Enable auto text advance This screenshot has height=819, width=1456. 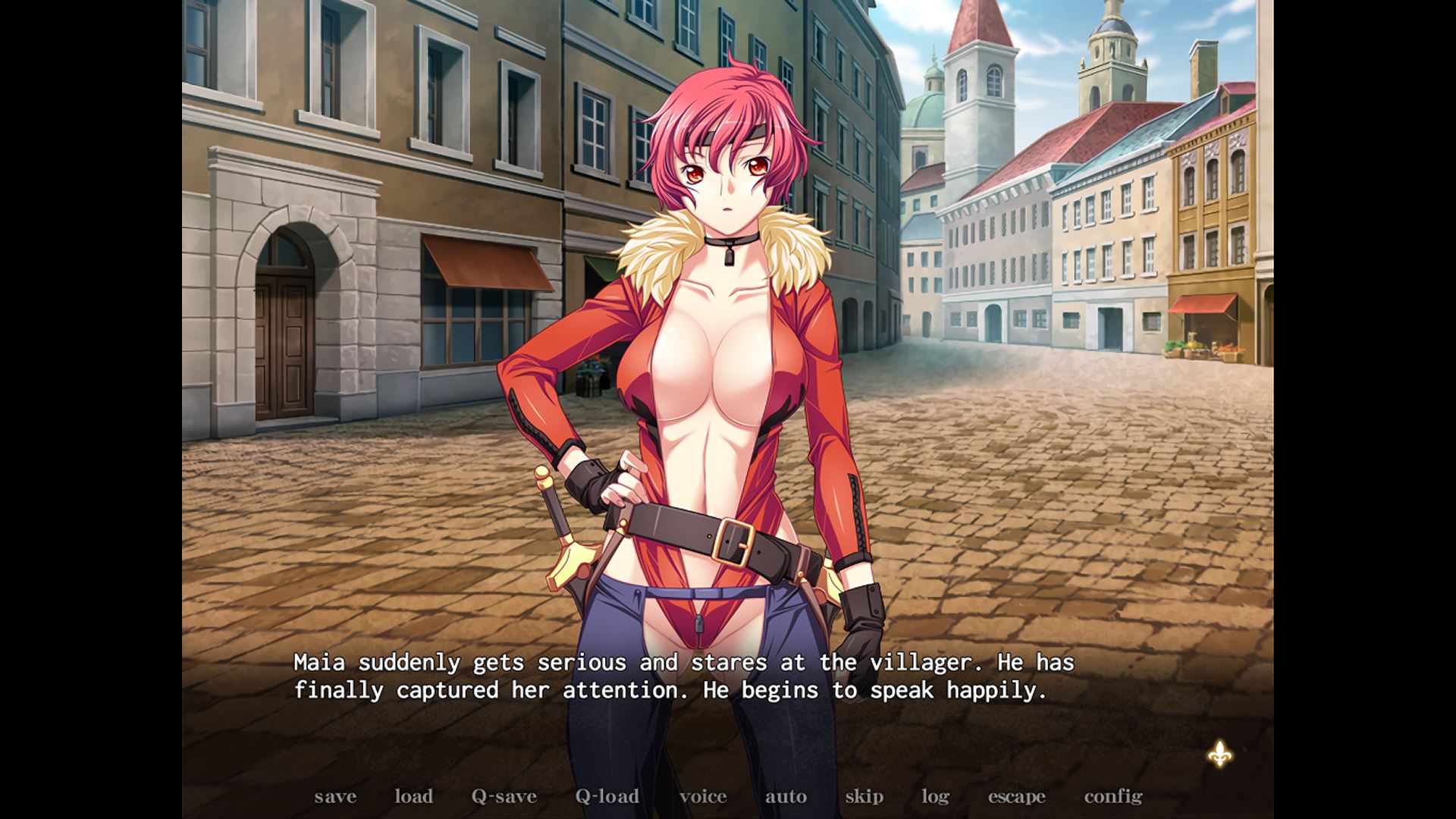(786, 796)
